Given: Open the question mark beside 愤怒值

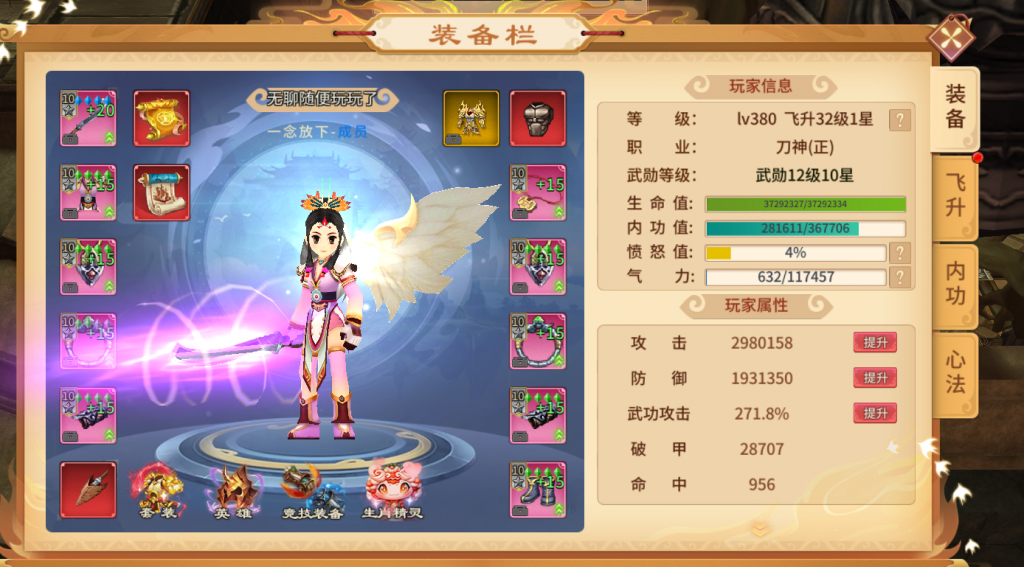Looking at the screenshot, I should tap(900, 253).
